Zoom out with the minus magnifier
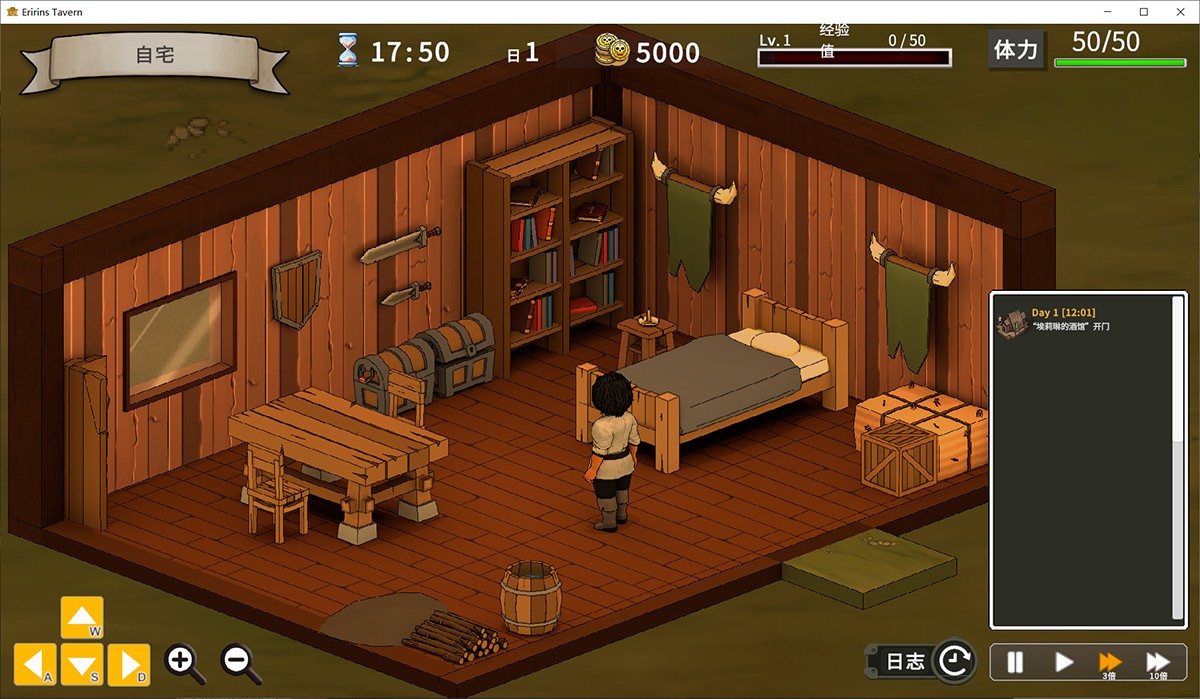 pos(240,662)
